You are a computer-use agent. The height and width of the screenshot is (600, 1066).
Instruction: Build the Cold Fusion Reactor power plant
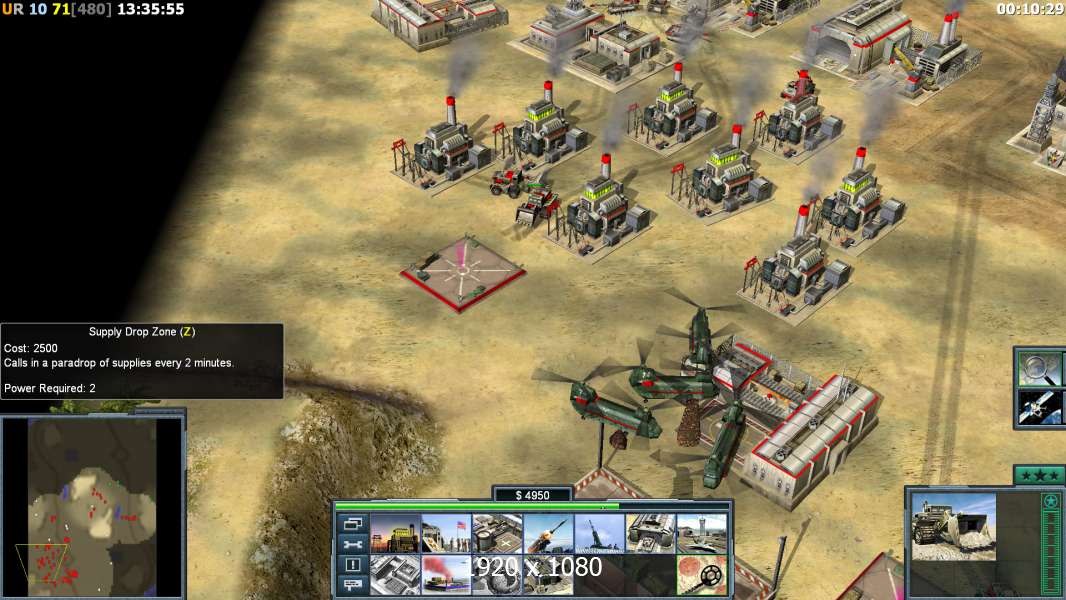coord(394,534)
